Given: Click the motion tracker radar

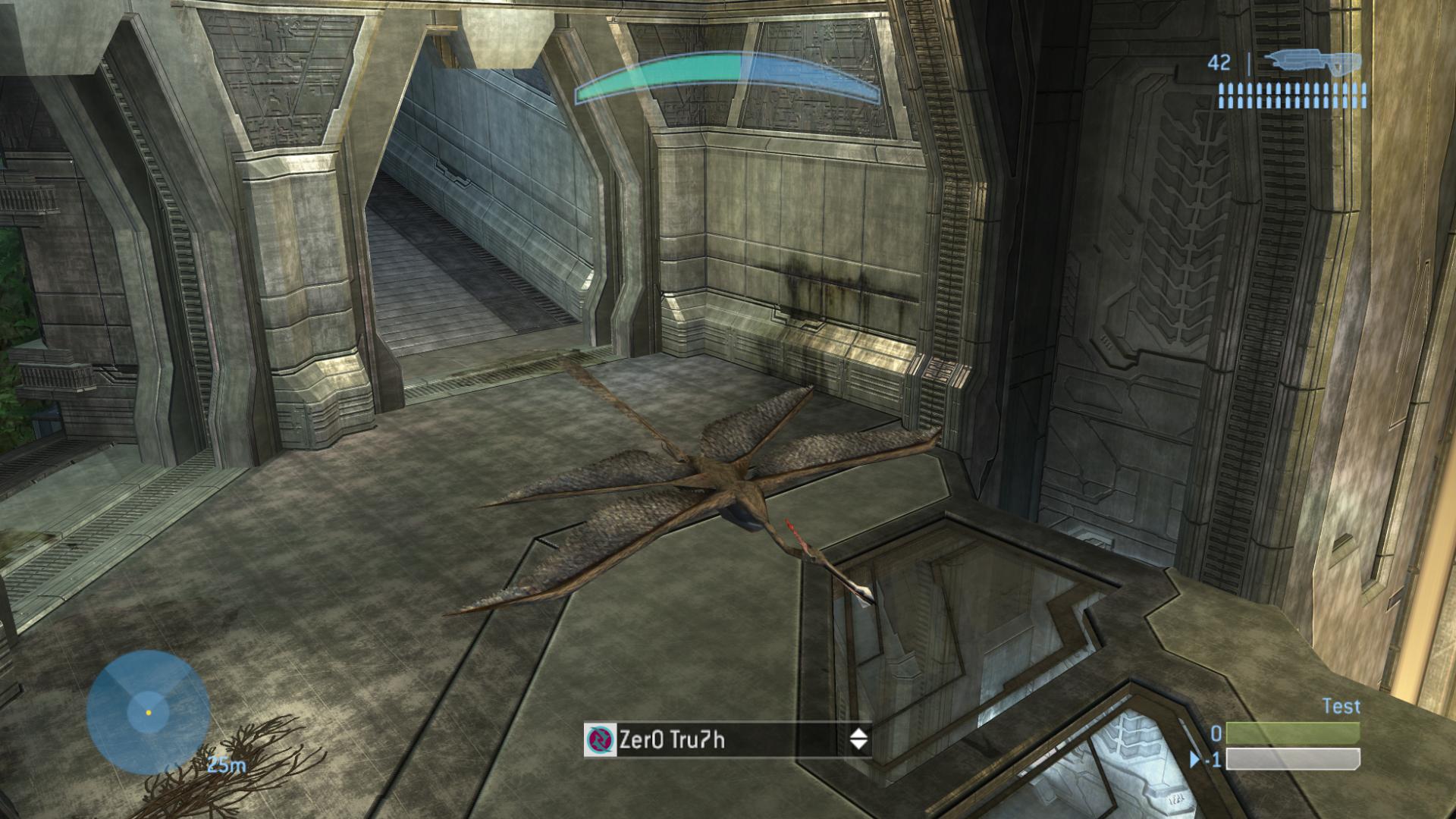Looking at the screenshot, I should pyautogui.click(x=148, y=712).
